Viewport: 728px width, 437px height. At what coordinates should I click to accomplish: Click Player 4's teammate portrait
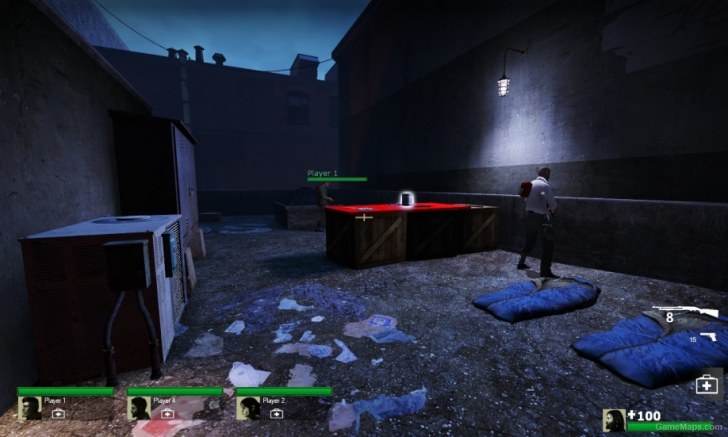[x=139, y=408]
